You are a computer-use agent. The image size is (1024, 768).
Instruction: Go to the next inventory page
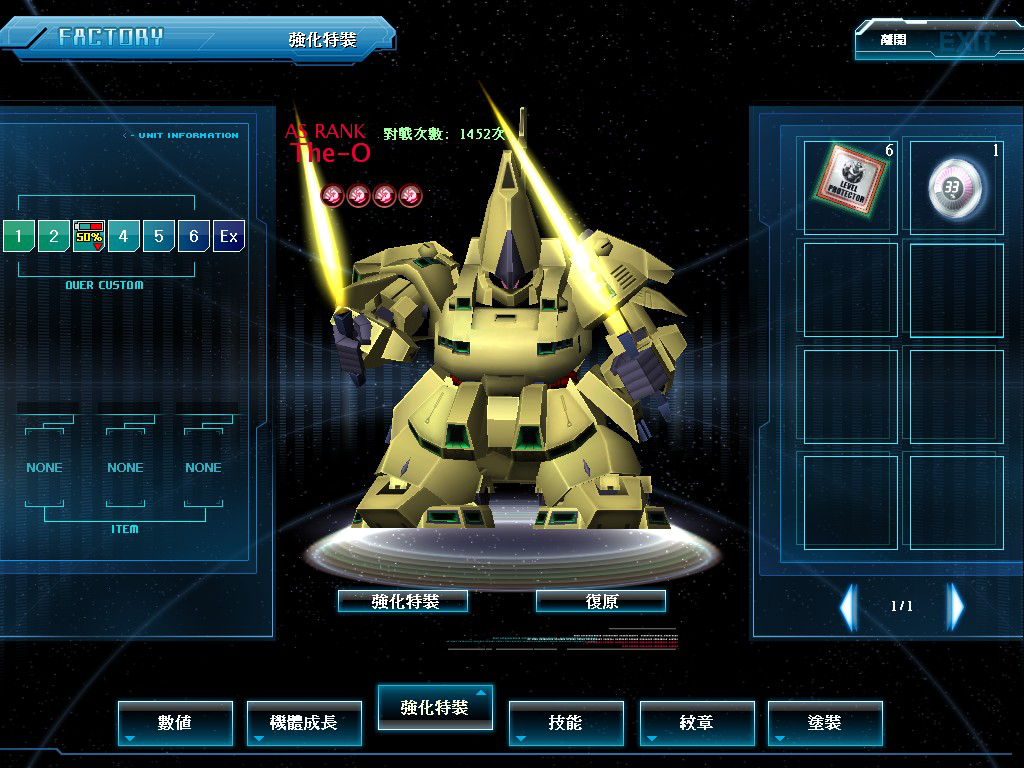(956, 606)
